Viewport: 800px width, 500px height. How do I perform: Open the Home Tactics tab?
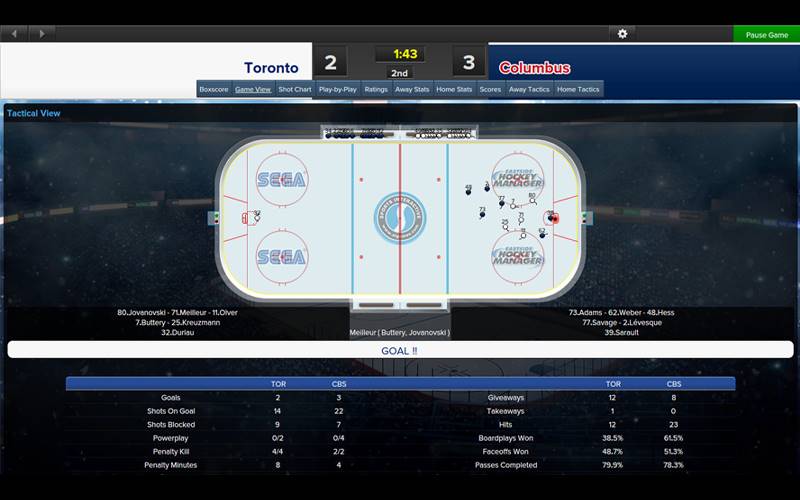tap(578, 89)
